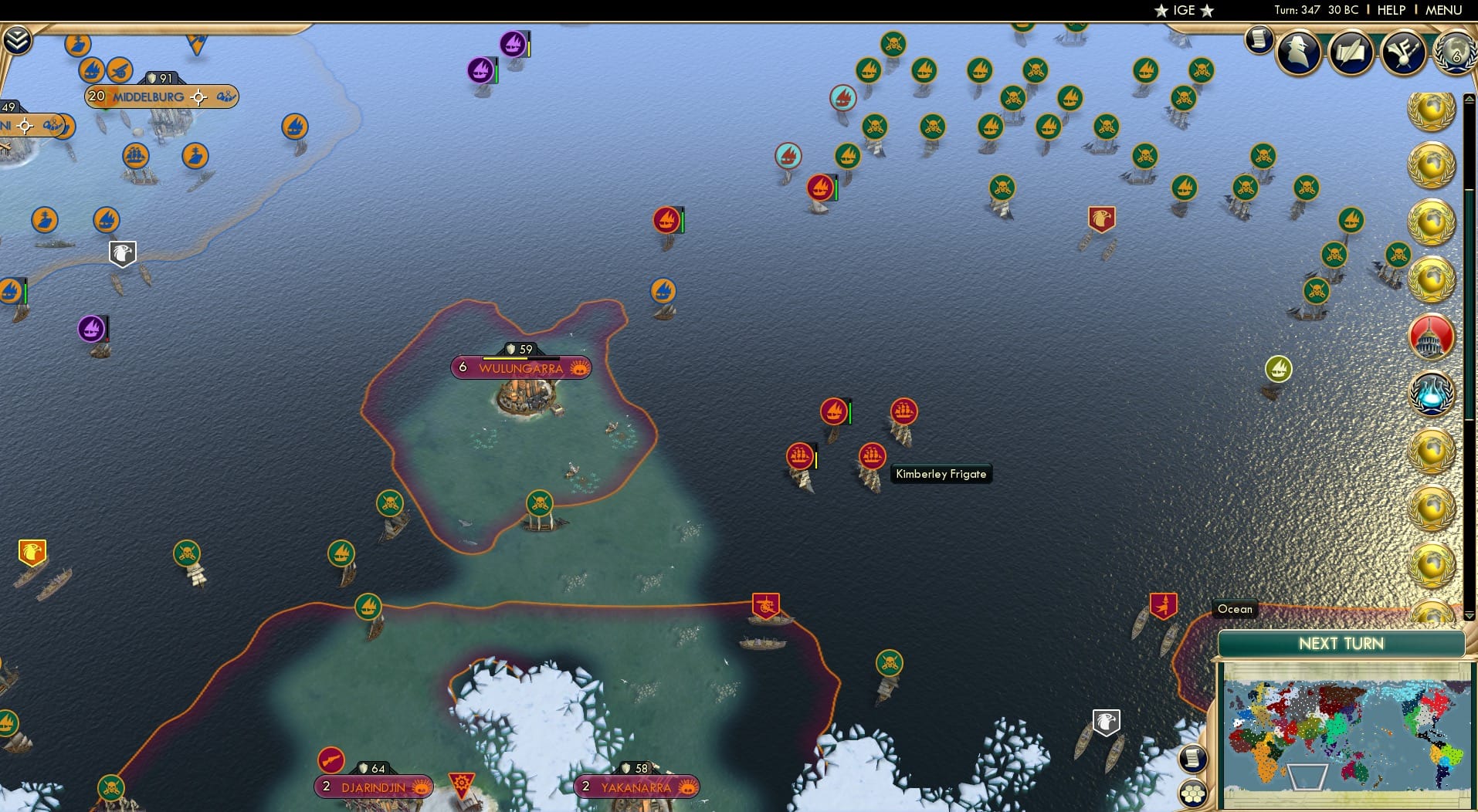Open the notification log scroll icon
1478x812 pixels.
coord(1259,40)
